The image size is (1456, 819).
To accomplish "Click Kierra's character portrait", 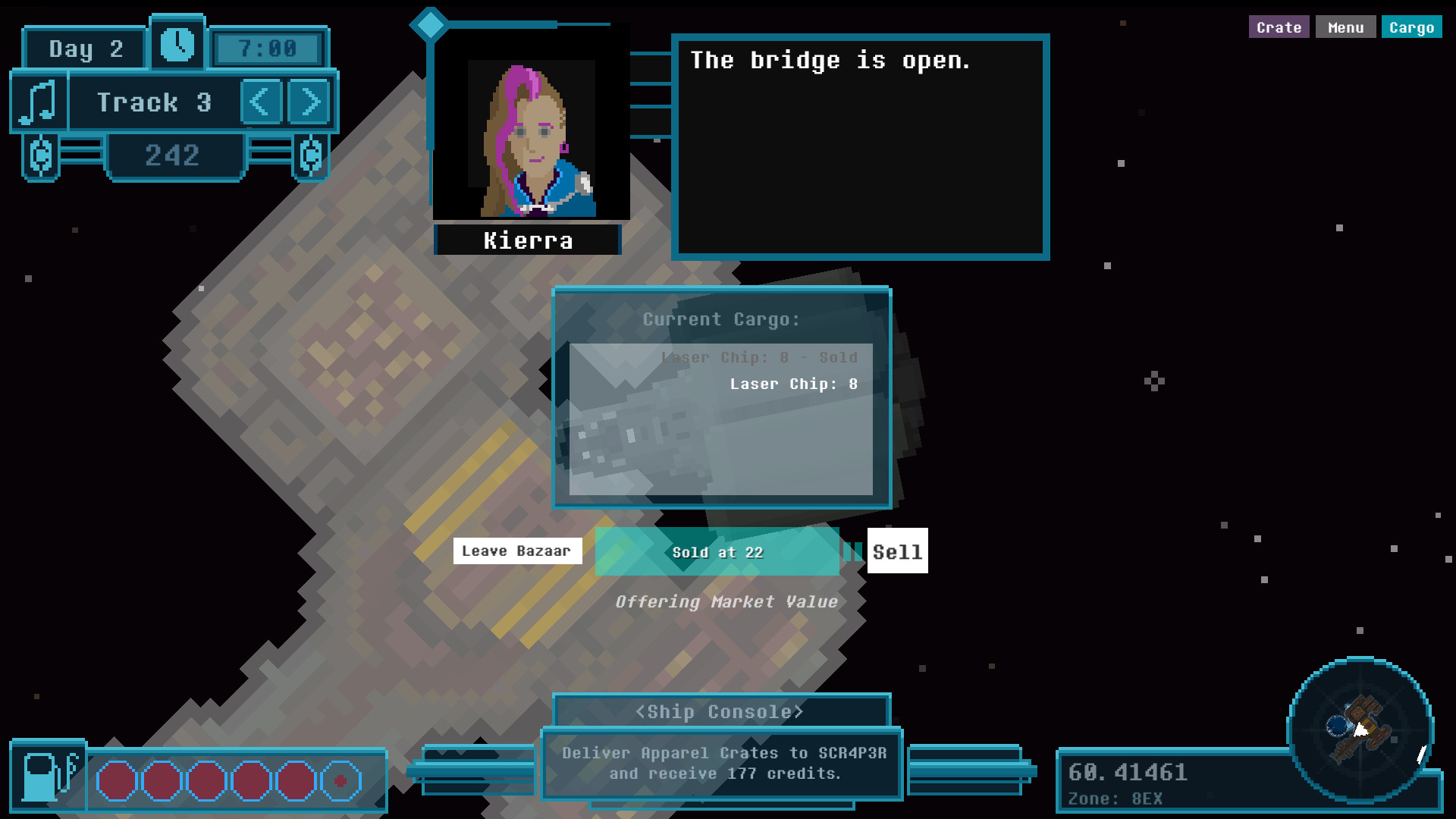I will [530, 136].
